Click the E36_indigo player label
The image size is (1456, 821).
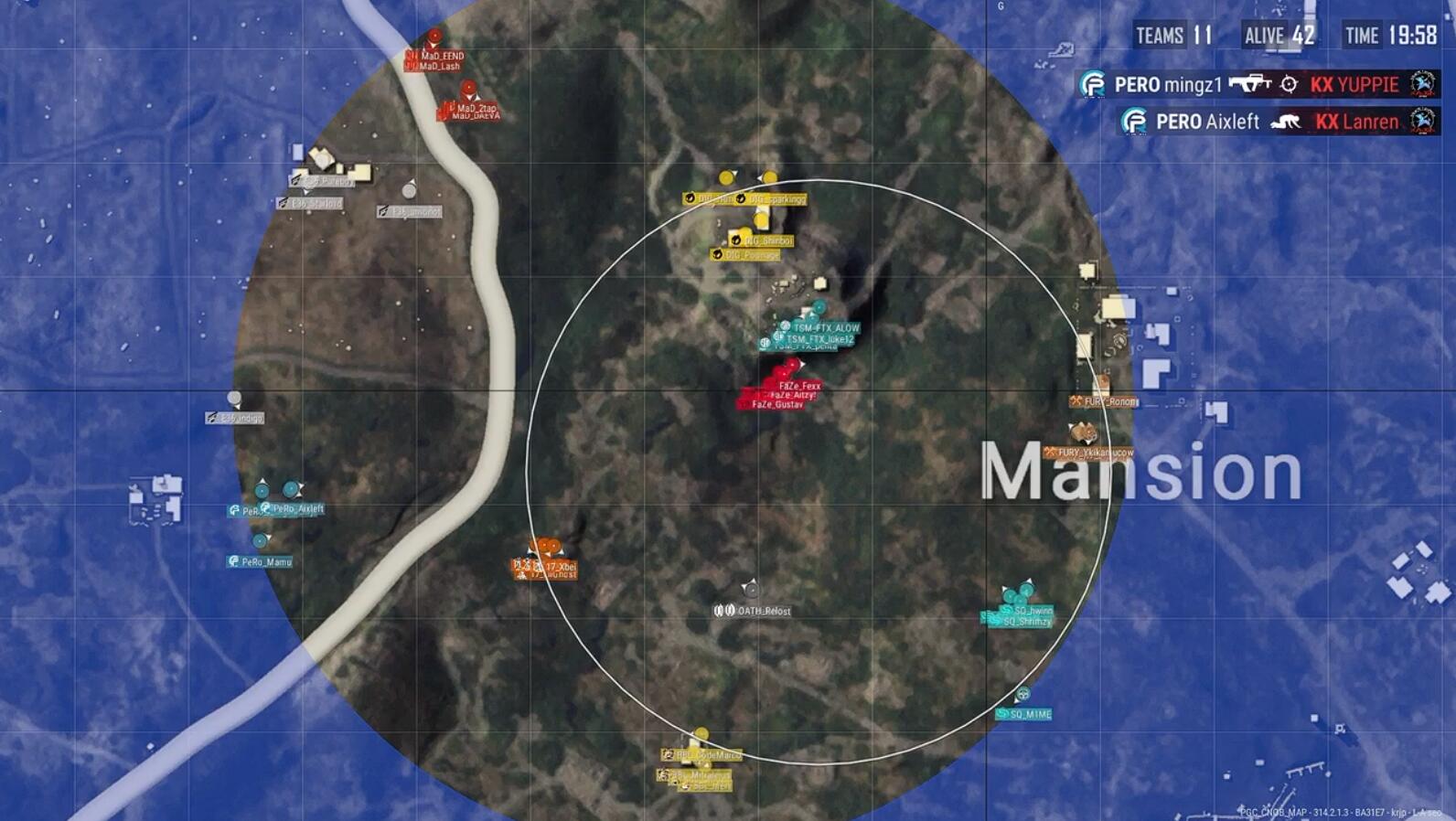(x=240, y=418)
